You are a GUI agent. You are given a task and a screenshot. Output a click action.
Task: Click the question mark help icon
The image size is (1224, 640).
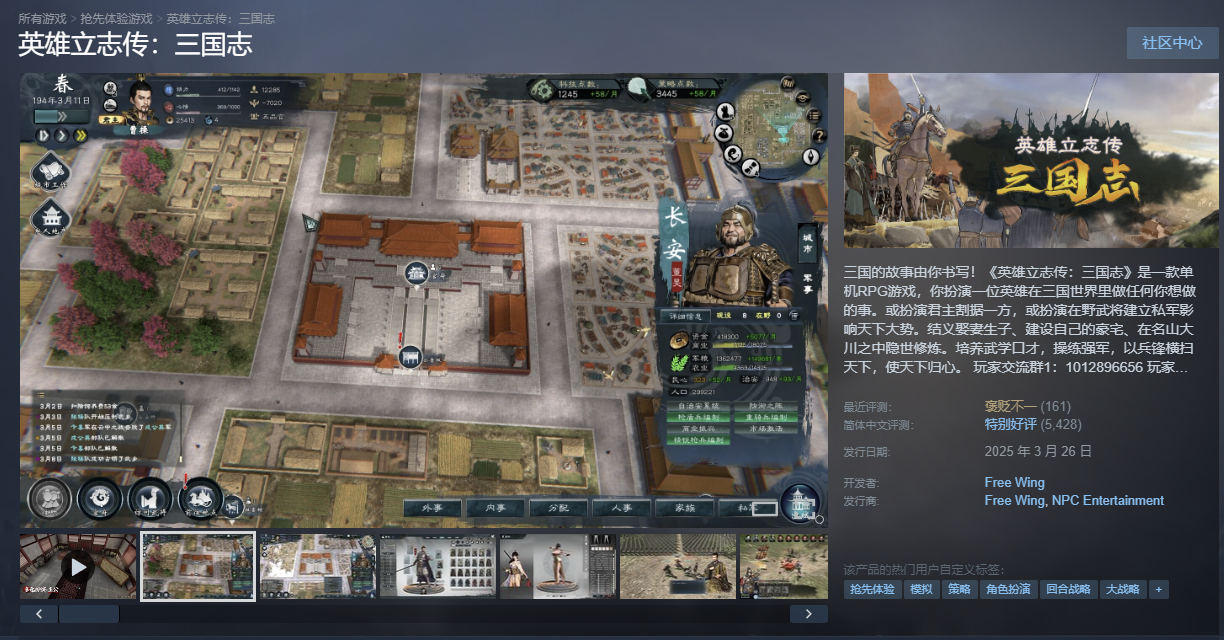(x=818, y=134)
